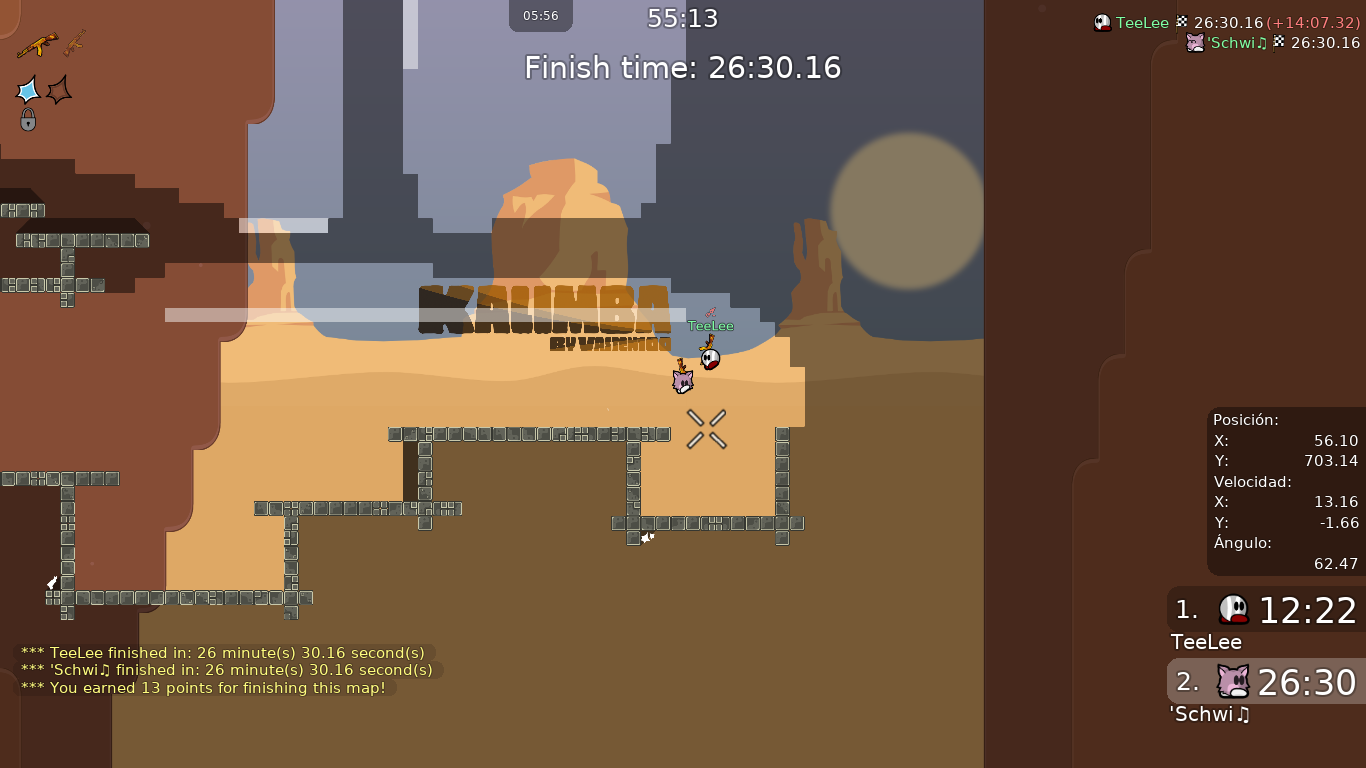Click the gray padlock status icon
This screenshot has width=1366, height=768.
click(28, 120)
